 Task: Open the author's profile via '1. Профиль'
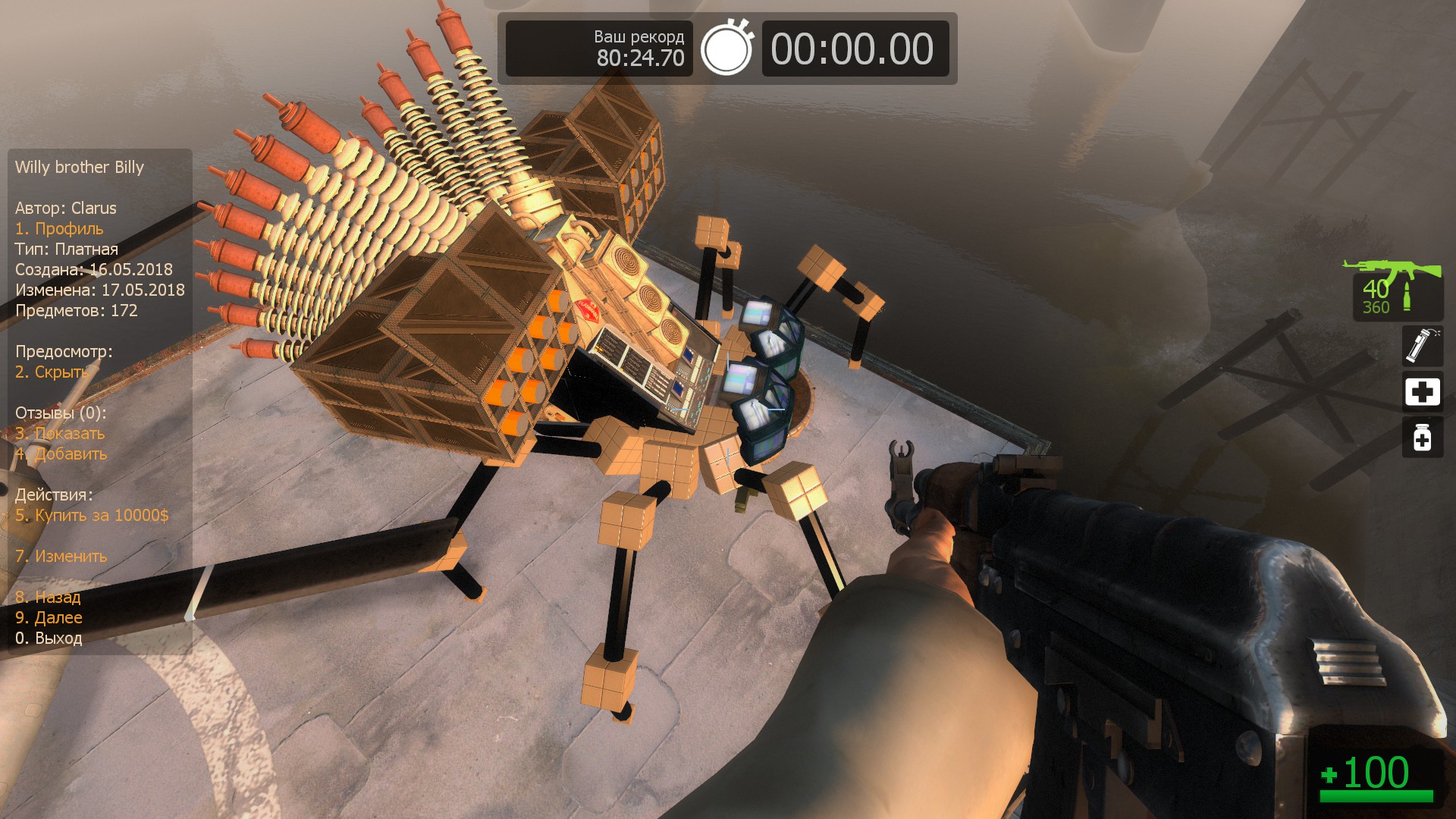[x=59, y=229]
